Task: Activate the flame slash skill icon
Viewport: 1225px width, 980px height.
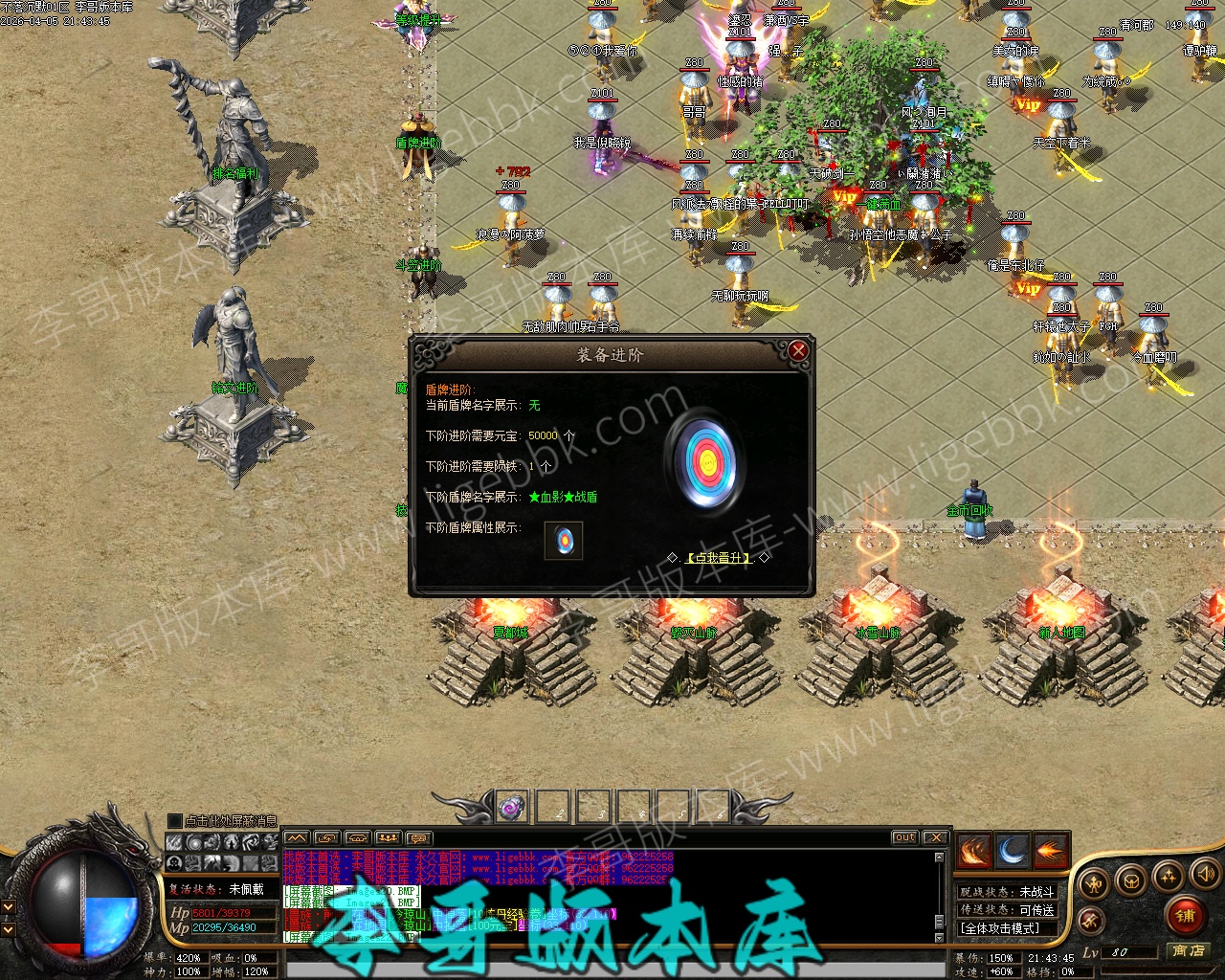Action: 973,851
